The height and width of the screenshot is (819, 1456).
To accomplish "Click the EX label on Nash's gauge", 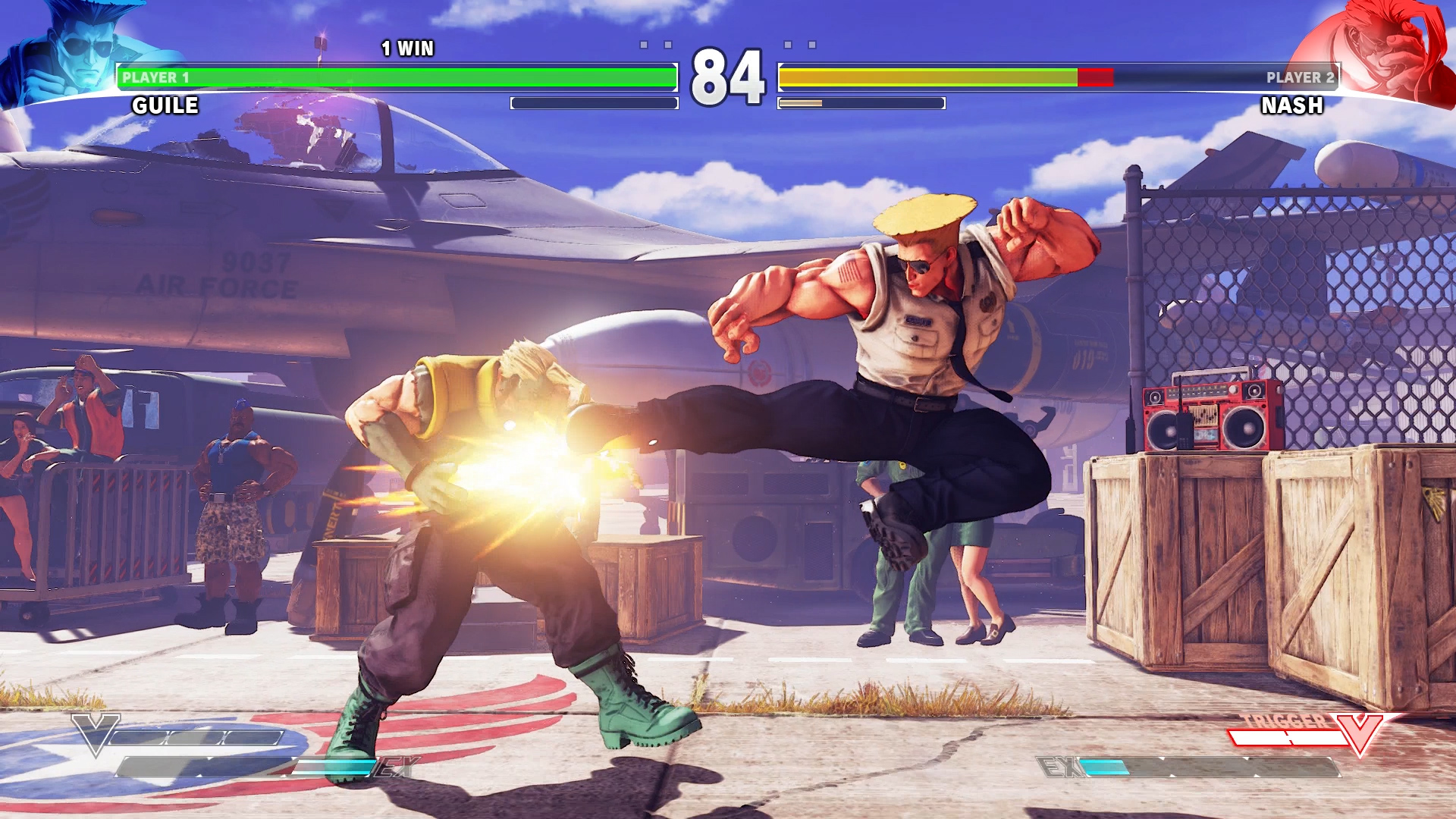I will [x=1060, y=766].
